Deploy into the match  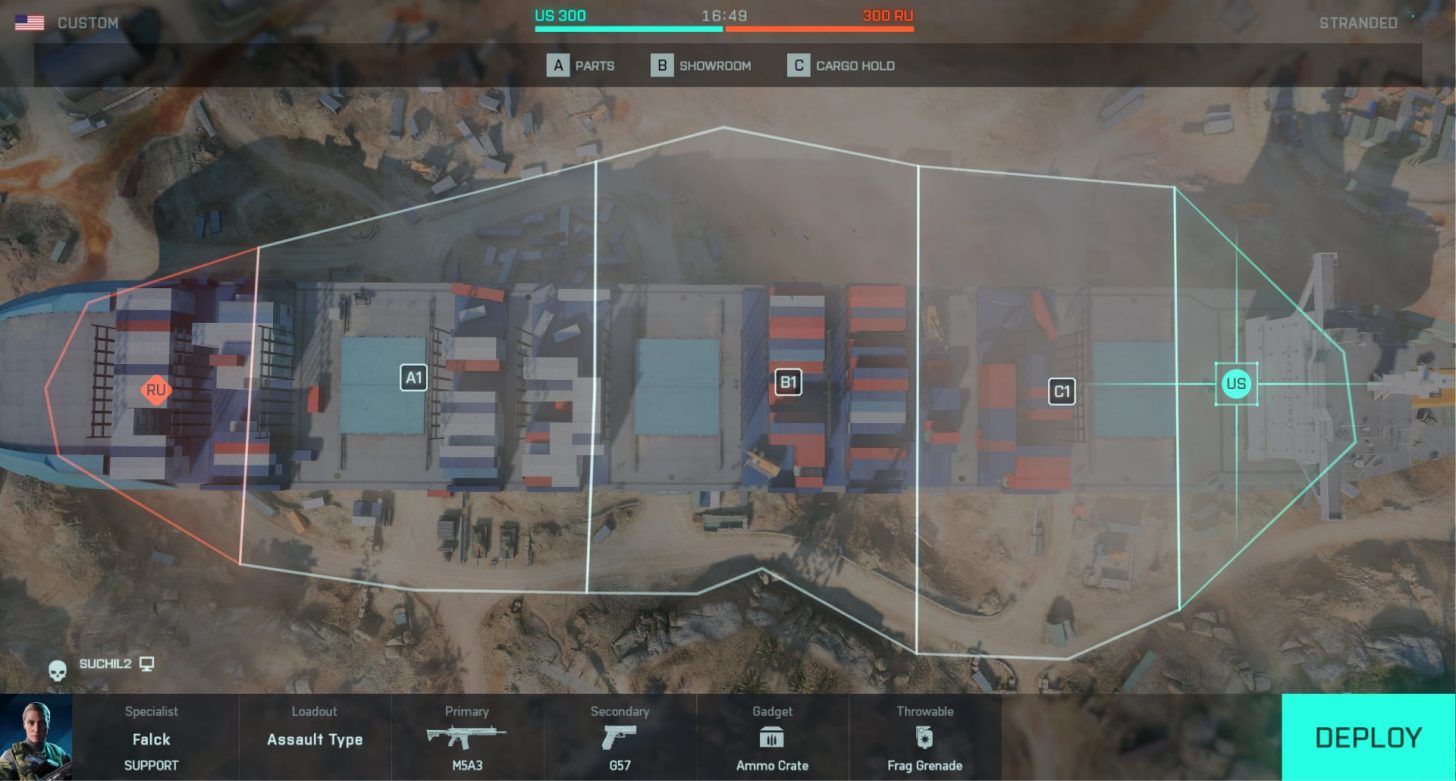(x=1367, y=737)
